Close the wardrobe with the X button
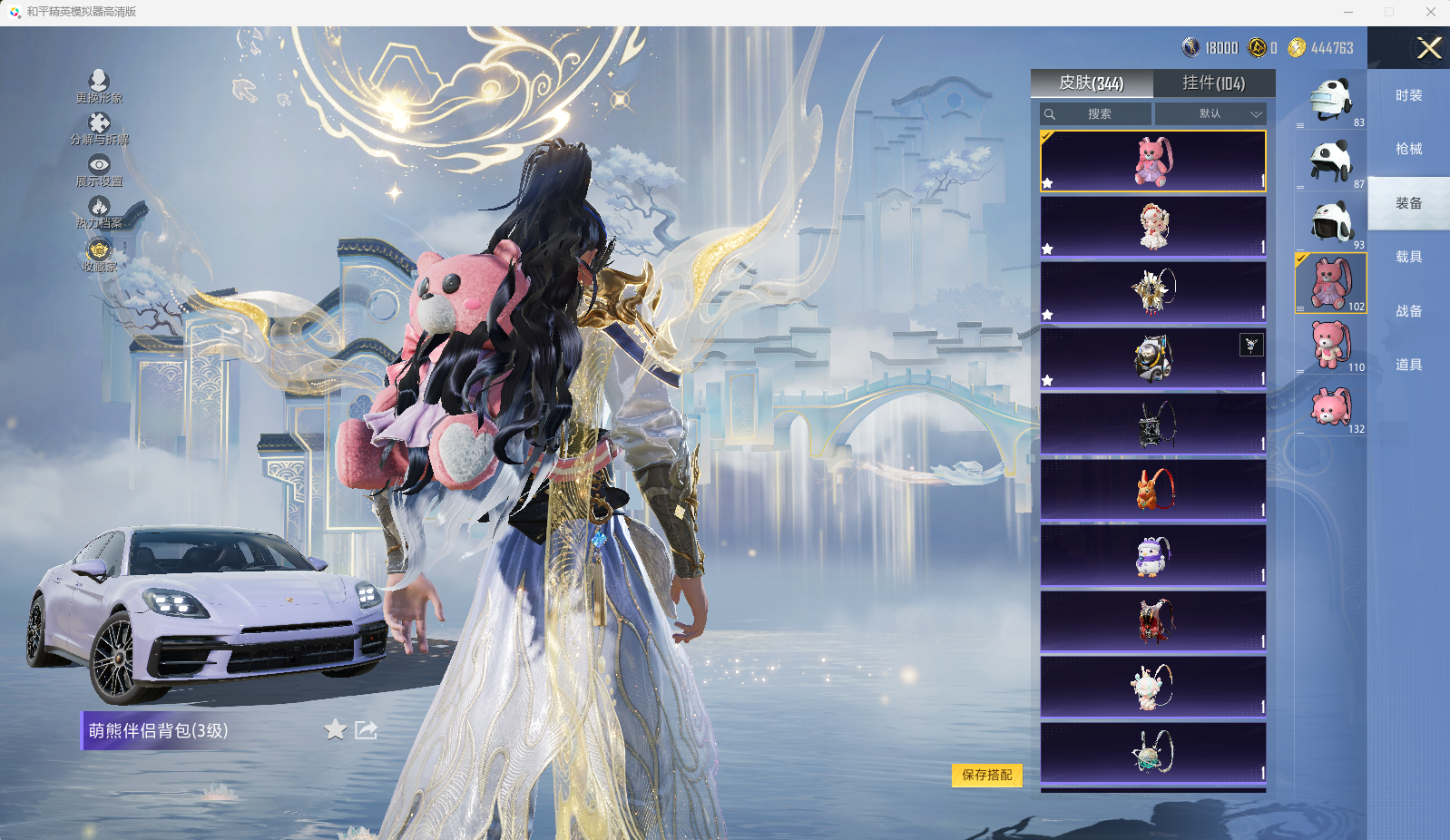 [x=1428, y=48]
